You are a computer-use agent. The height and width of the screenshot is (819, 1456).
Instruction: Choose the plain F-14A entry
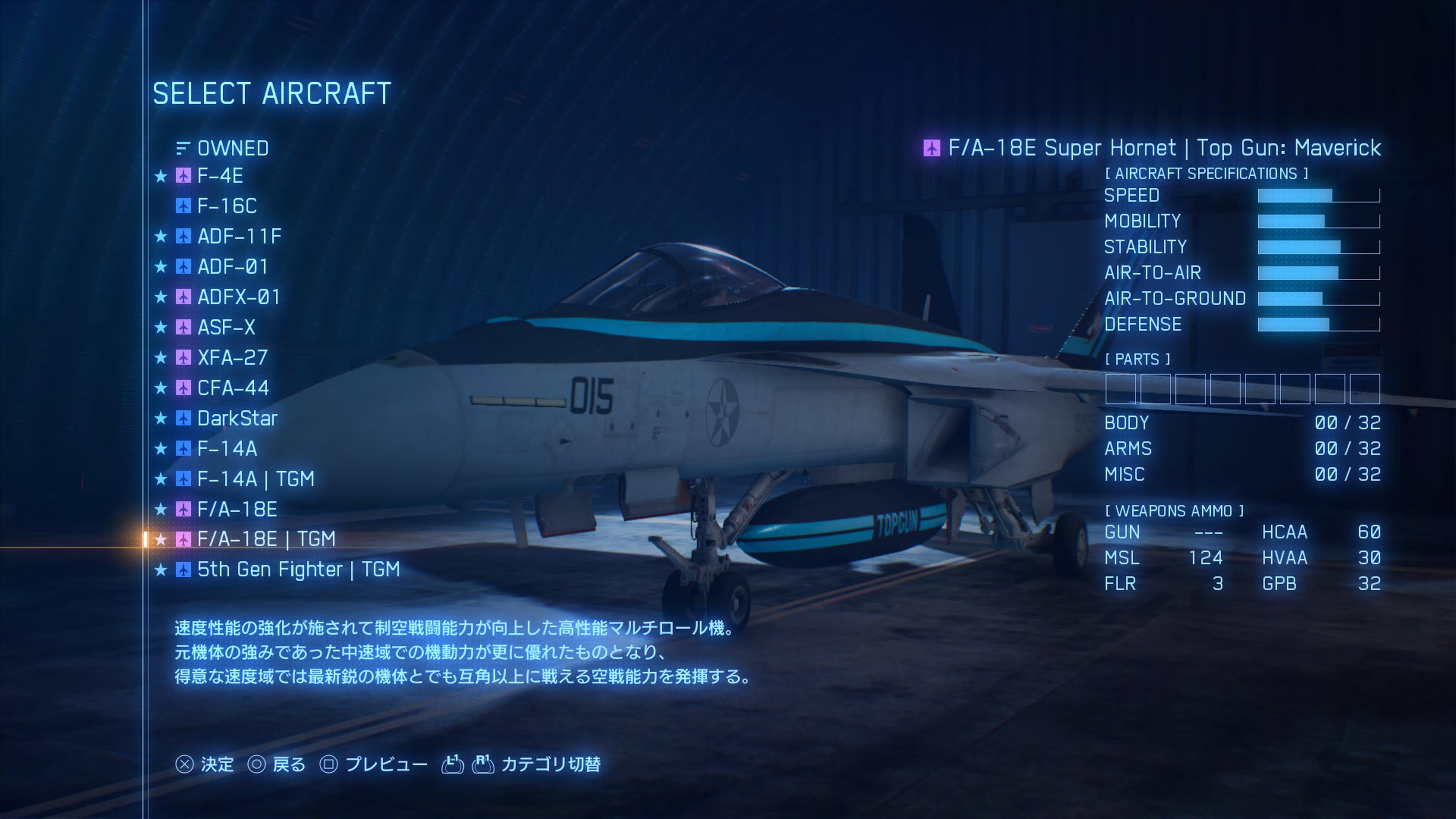pyautogui.click(x=227, y=449)
